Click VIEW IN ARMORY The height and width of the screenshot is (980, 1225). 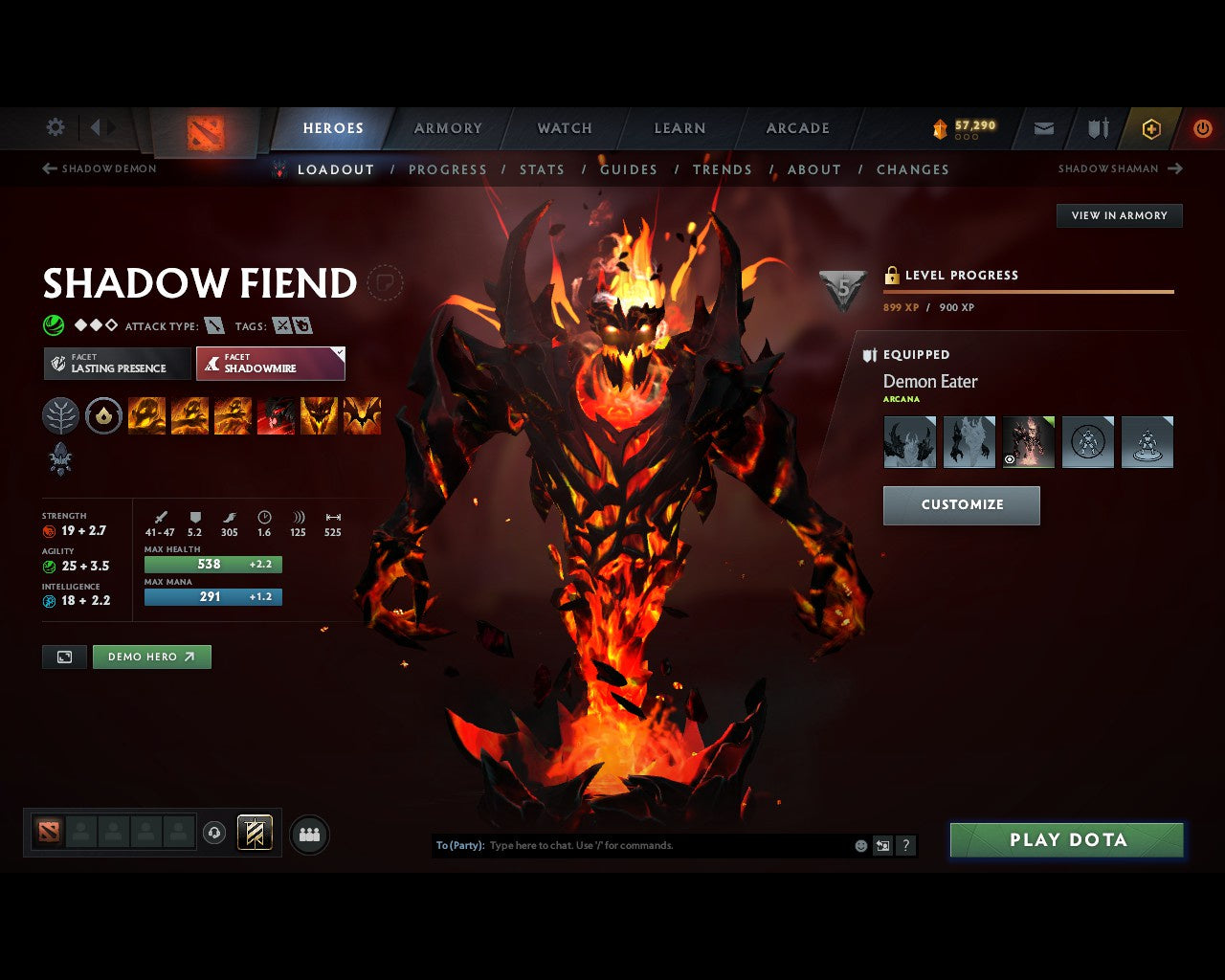click(x=1119, y=215)
